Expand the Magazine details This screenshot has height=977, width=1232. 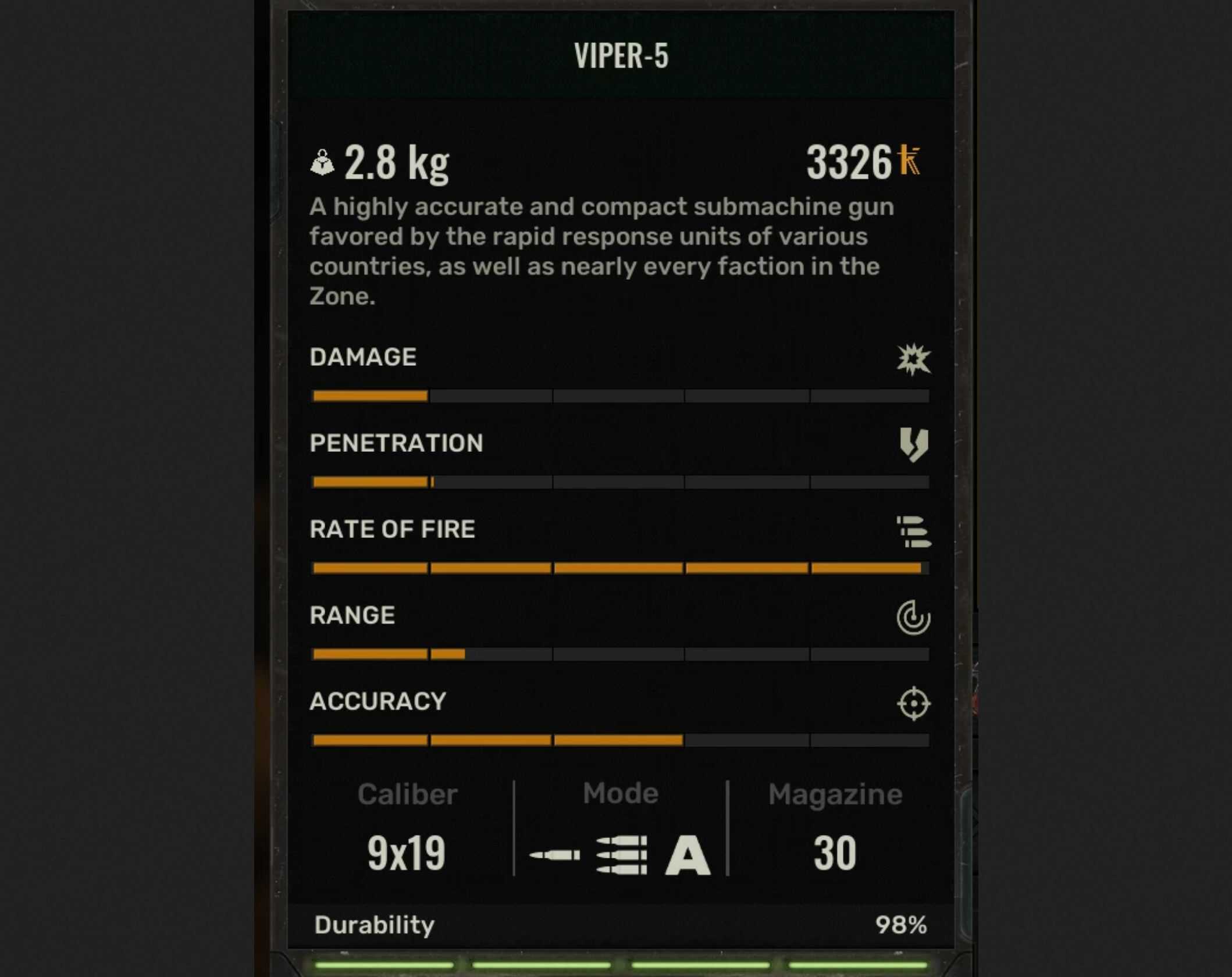pos(835,793)
